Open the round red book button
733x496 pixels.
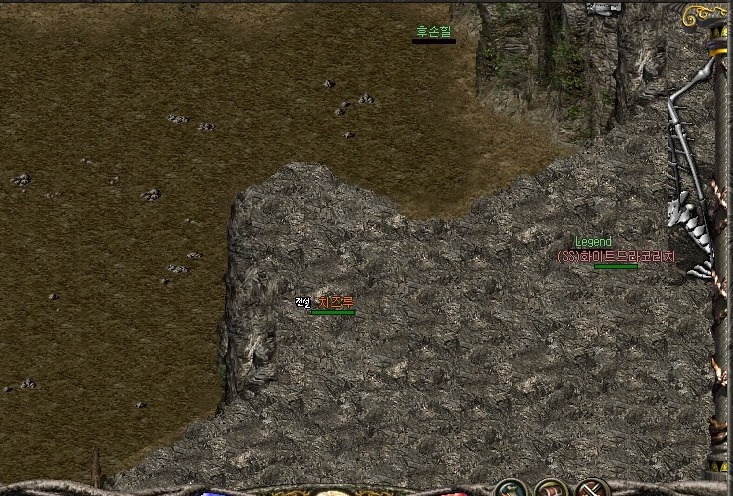pos(552,490)
